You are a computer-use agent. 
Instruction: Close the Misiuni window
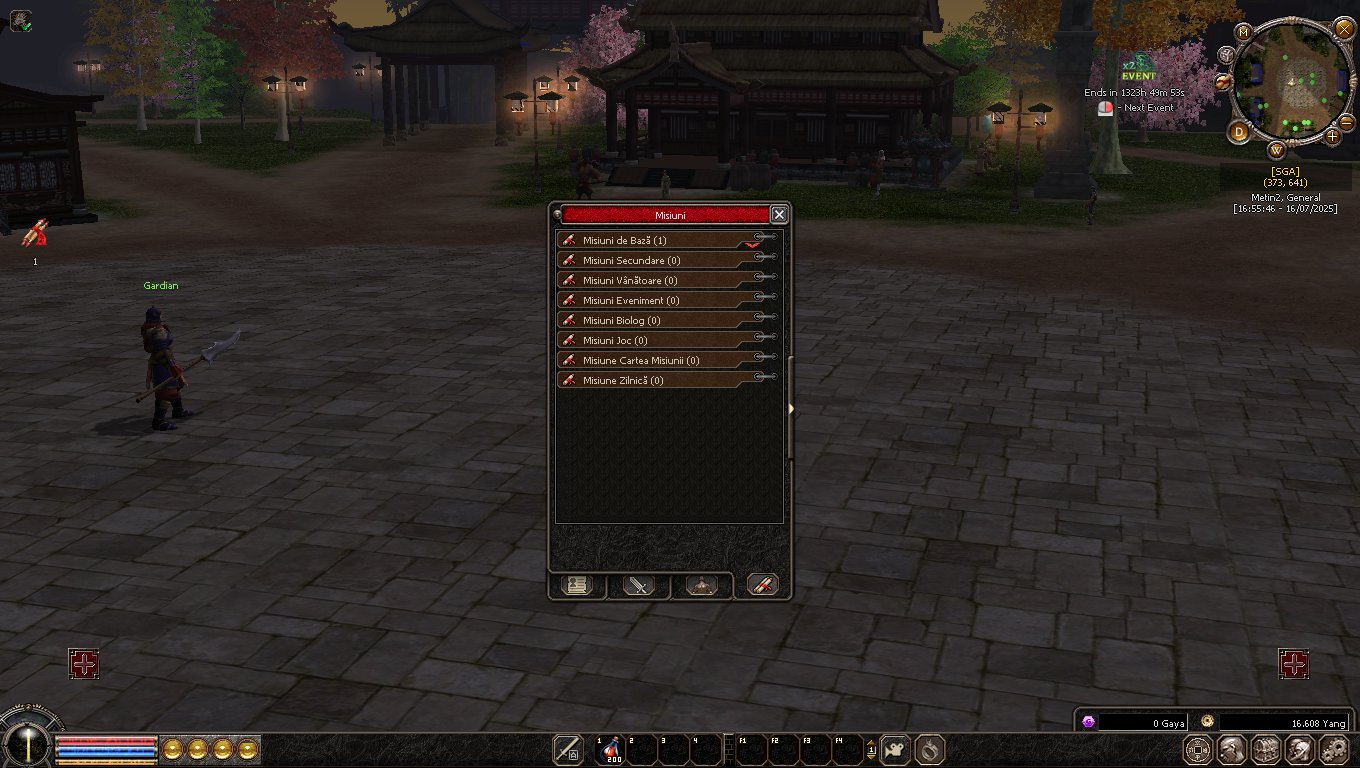point(779,215)
